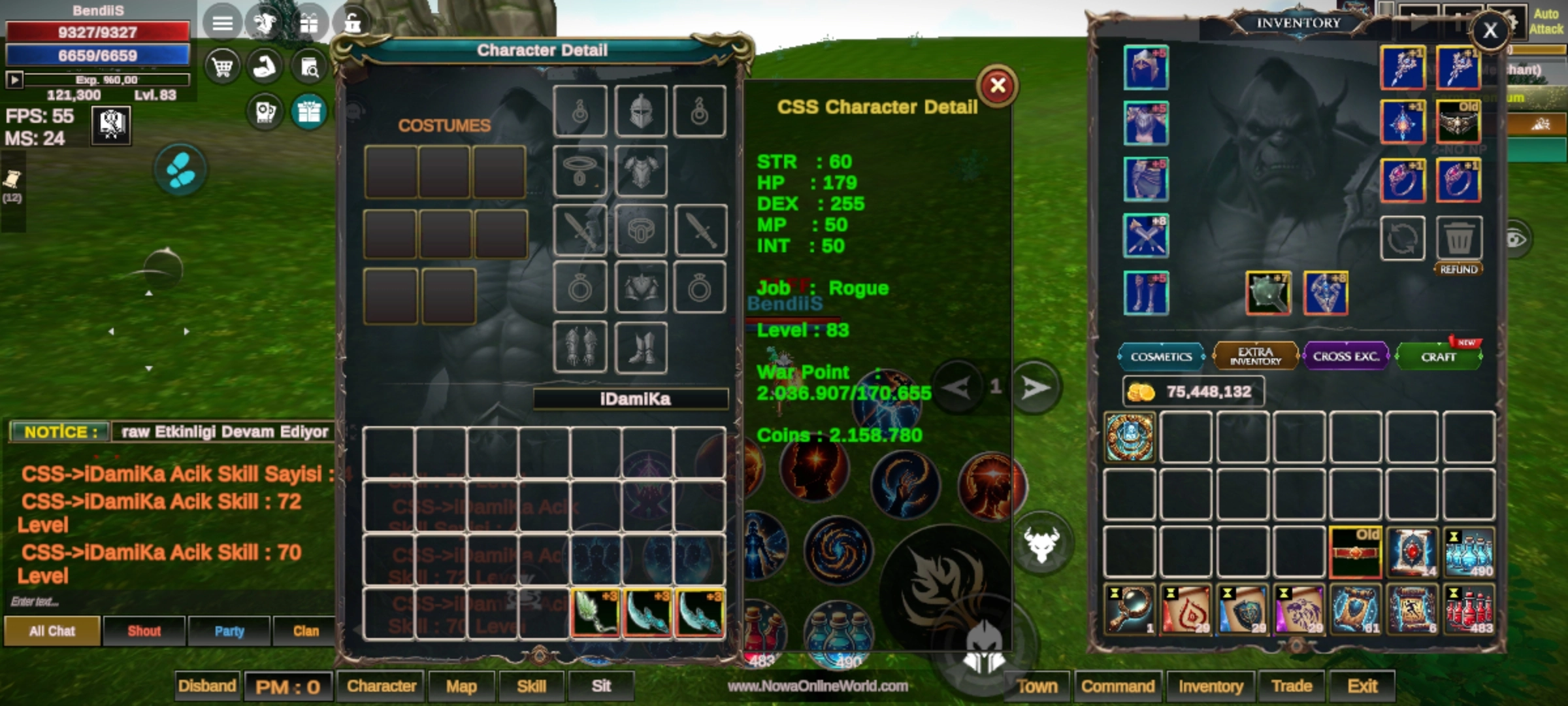Screen dimensions: 1568x706
Task: Select the All Chat tab
Action: [x=52, y=631]
